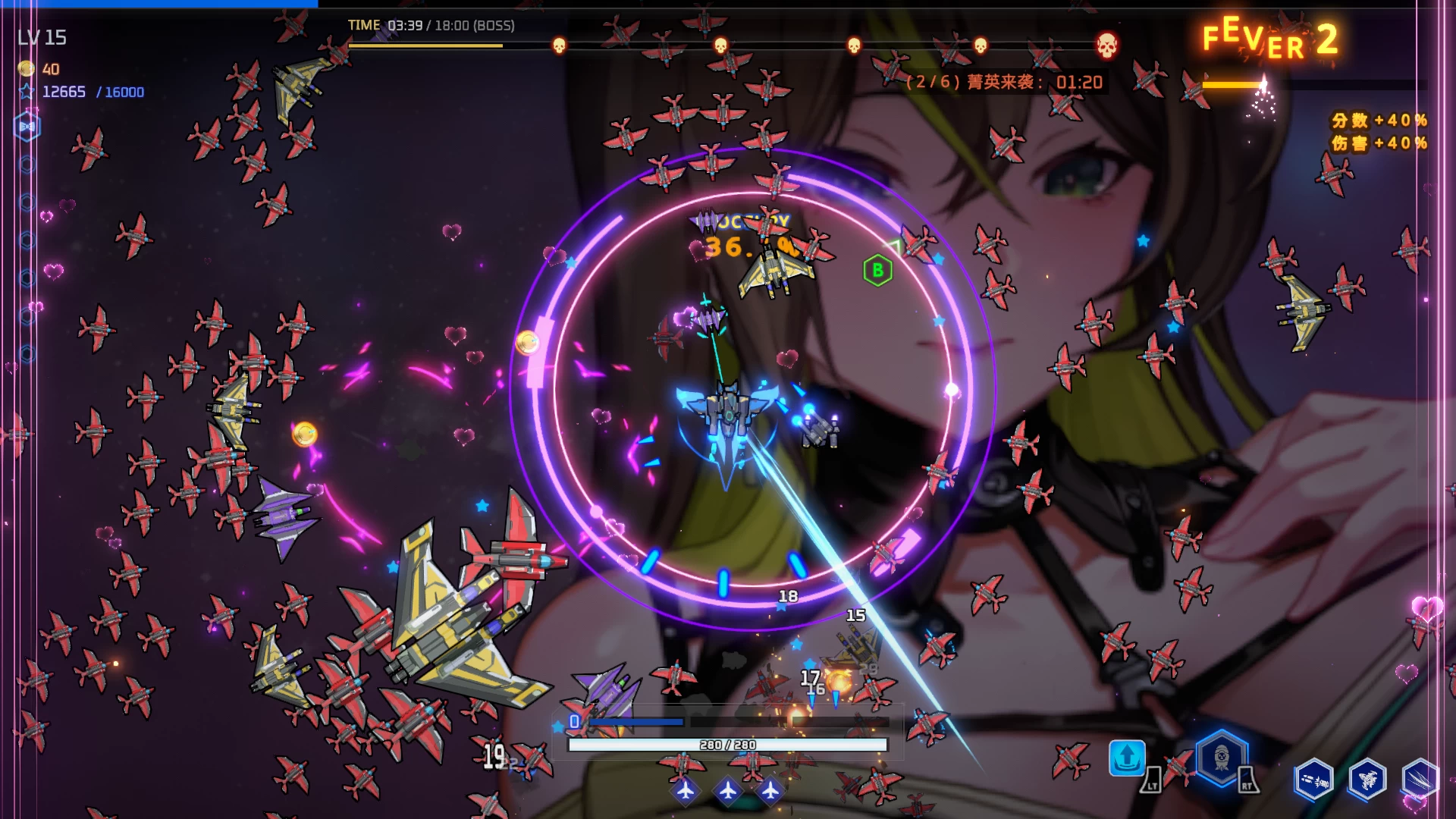Select the red boss skull timeline marker
1456x819 pixels.
click(x=1107, y=46)
